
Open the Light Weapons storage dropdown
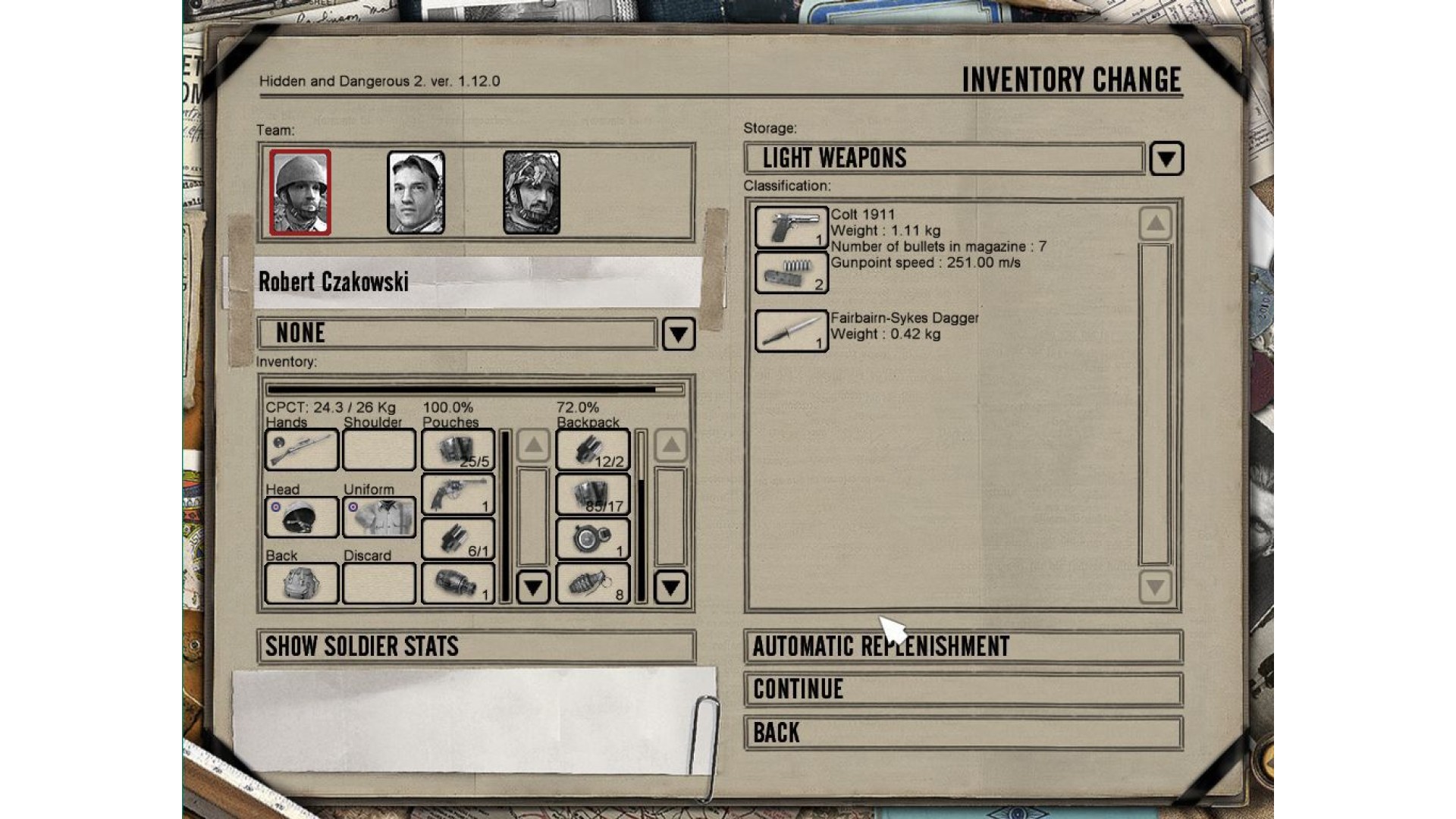click(x=1166, y=158)
